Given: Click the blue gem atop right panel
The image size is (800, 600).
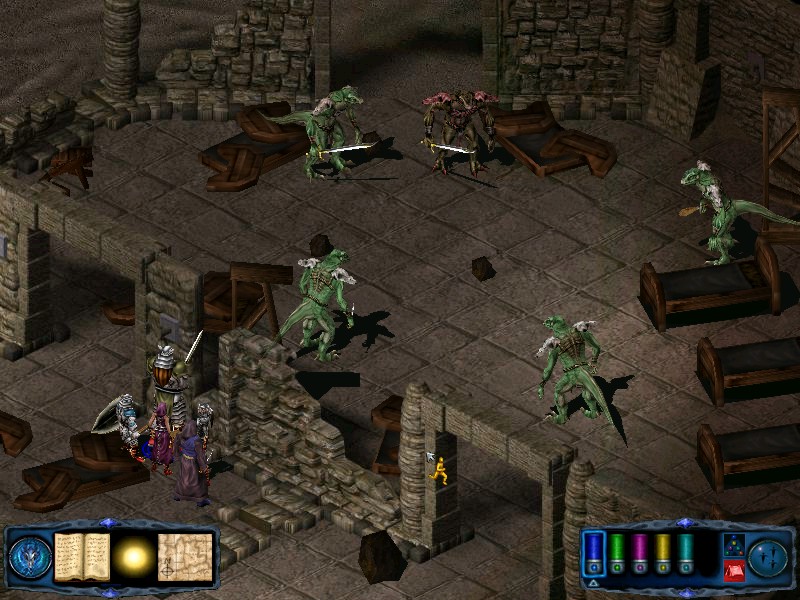Looking at the screenshot, I should pyautogui.click(x=684, y=523).
